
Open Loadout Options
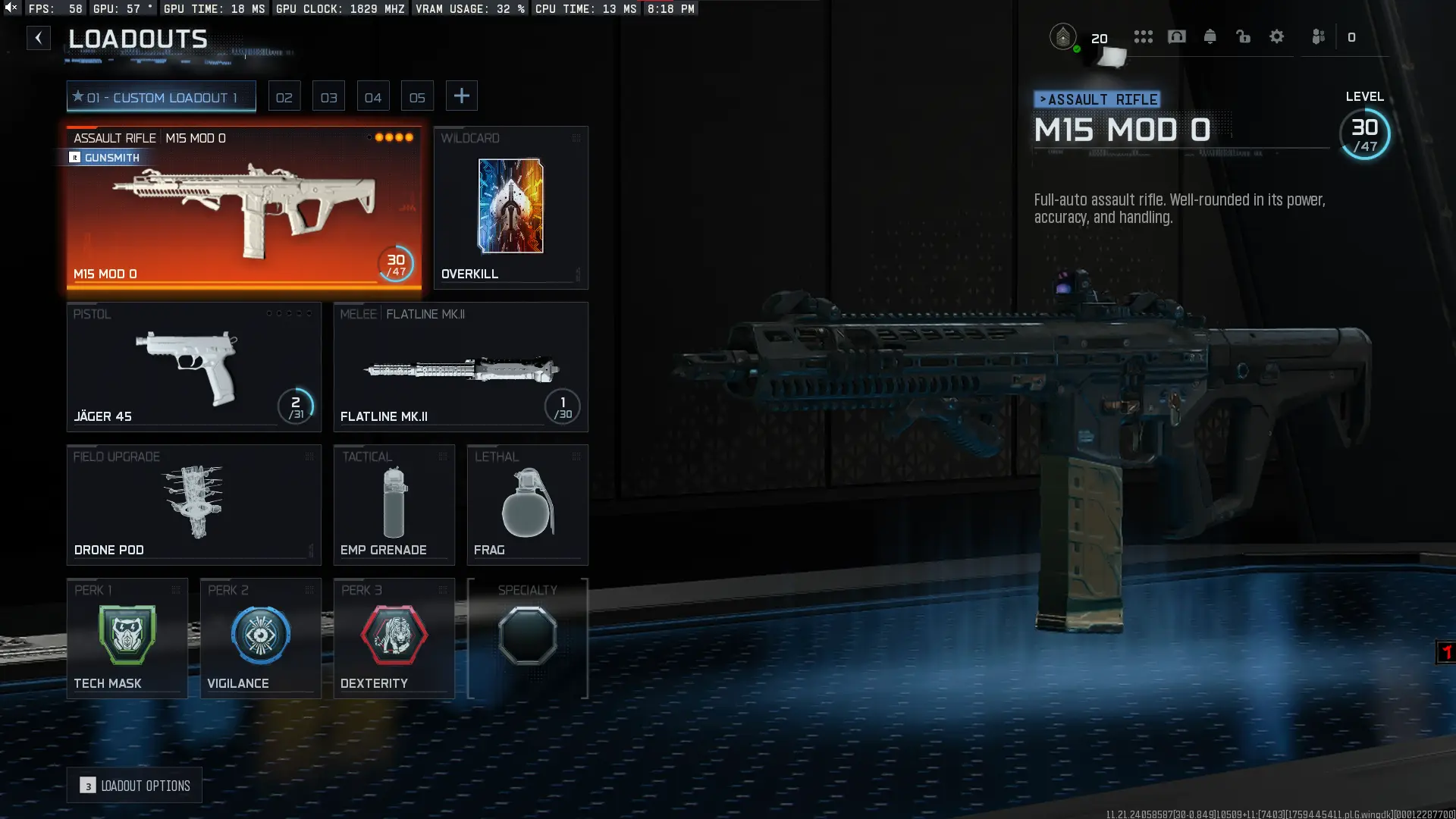point(134,786)
